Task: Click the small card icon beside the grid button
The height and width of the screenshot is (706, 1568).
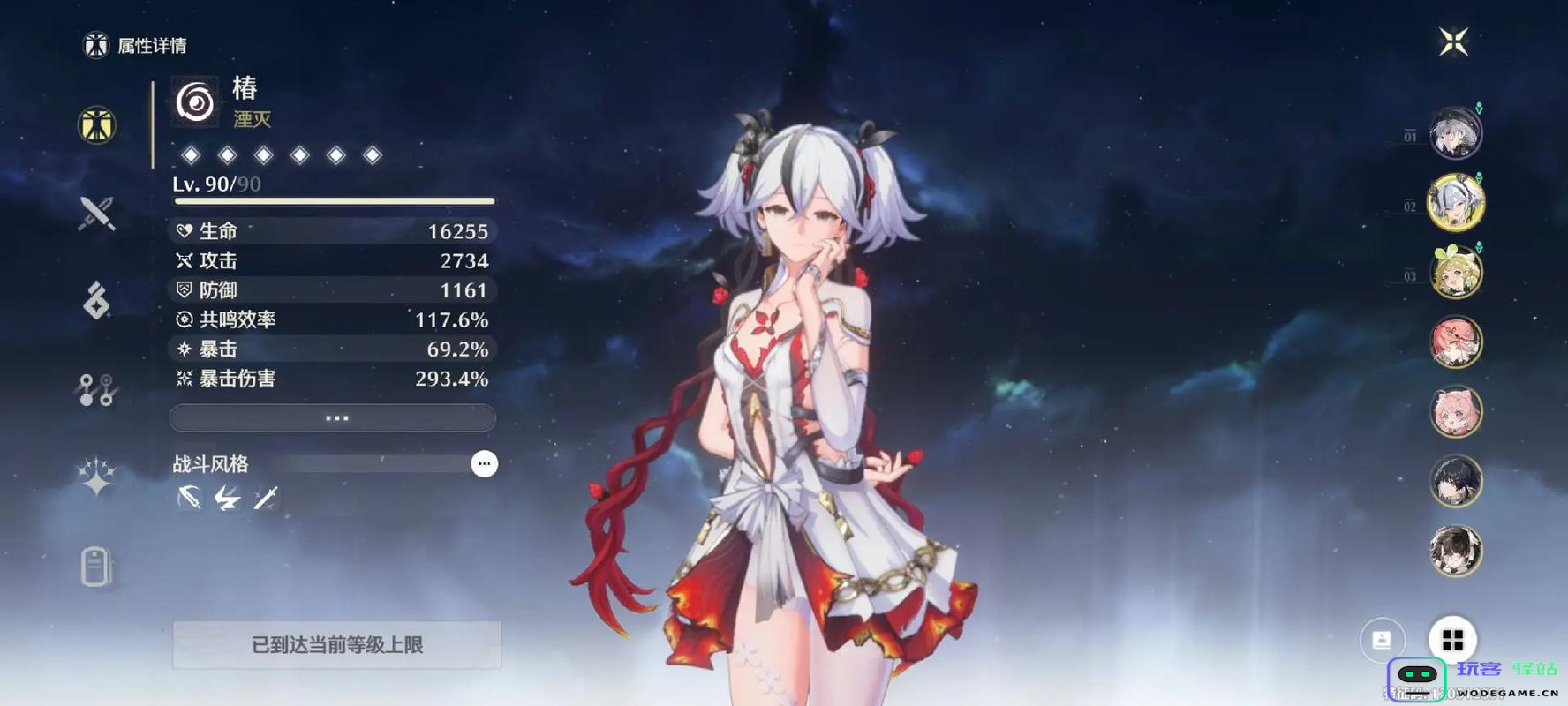Action: click(x=1382, y=639)
